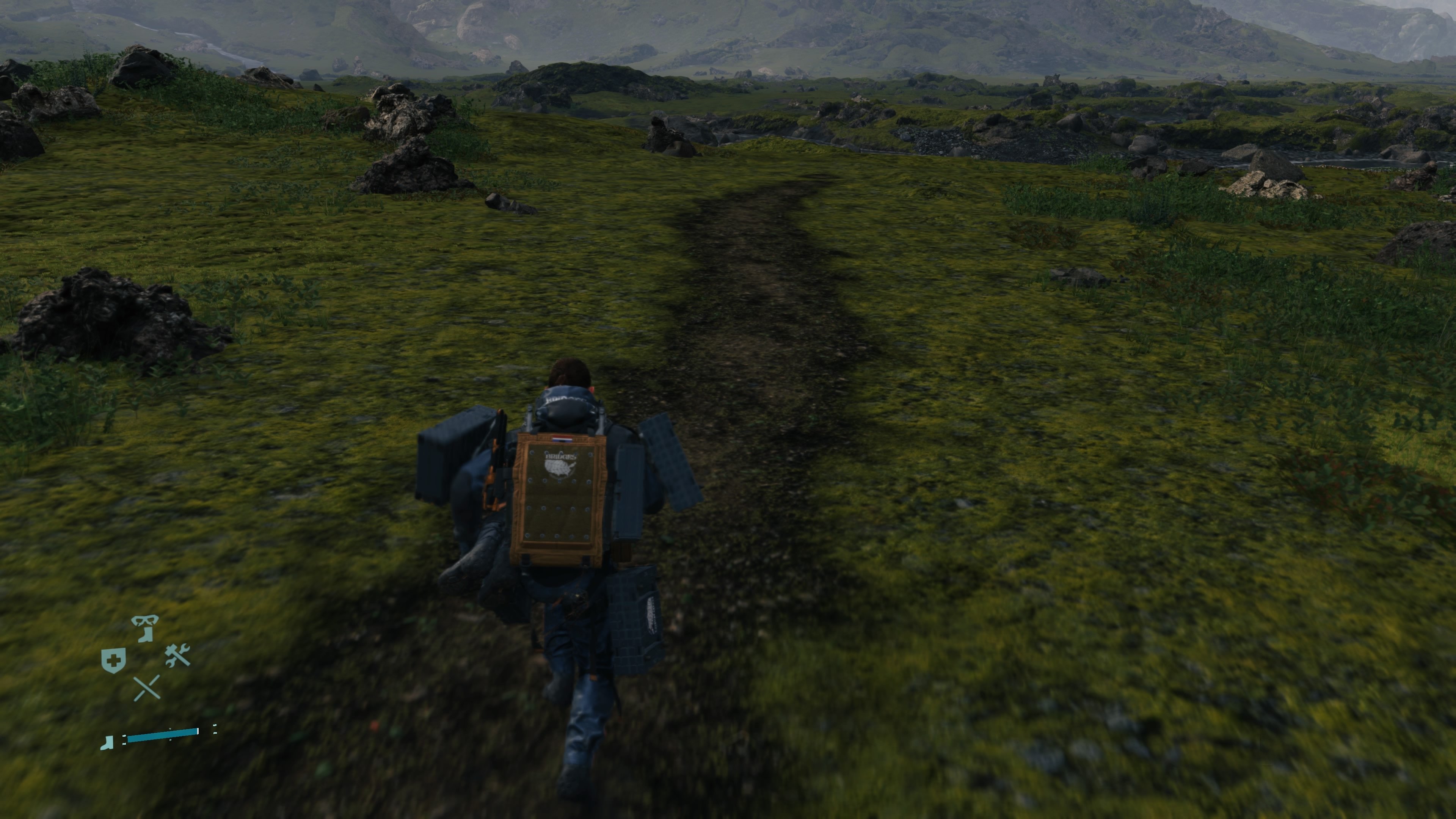
Task: Click the tricolor flag patch atop the backpack
Action: tap(562, 440)
